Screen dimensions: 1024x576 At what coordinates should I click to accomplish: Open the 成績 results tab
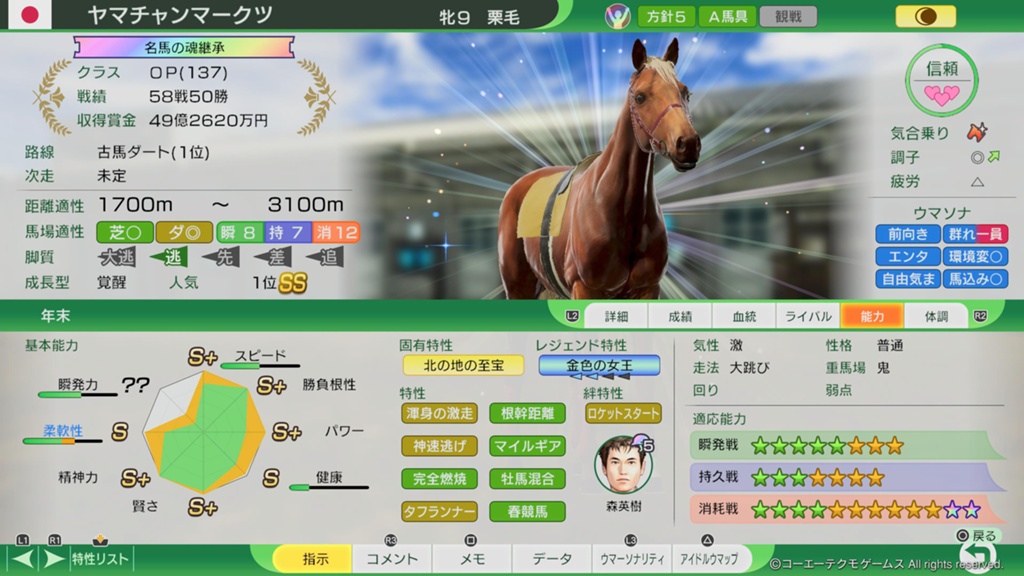(680, 316)
